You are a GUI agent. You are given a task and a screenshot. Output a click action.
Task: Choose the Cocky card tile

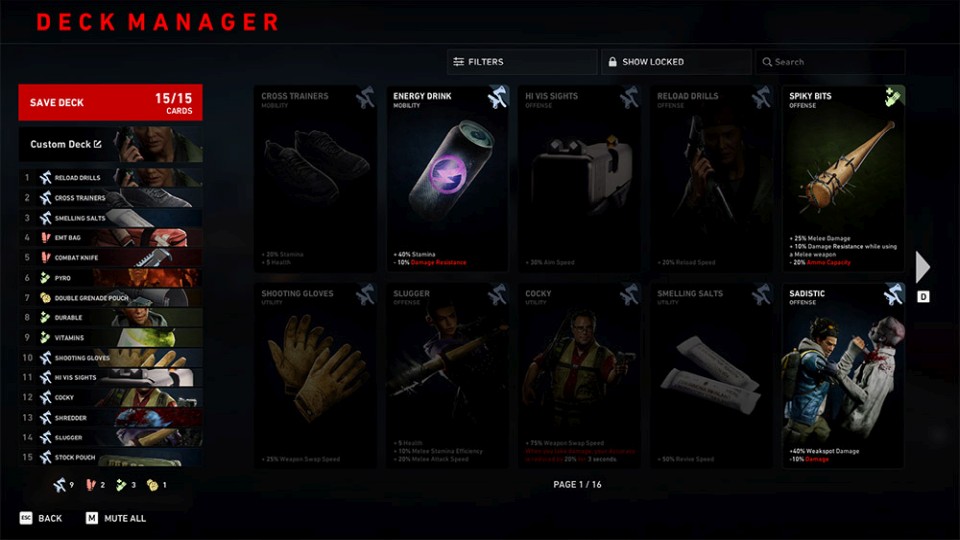(x=578, y=376)
